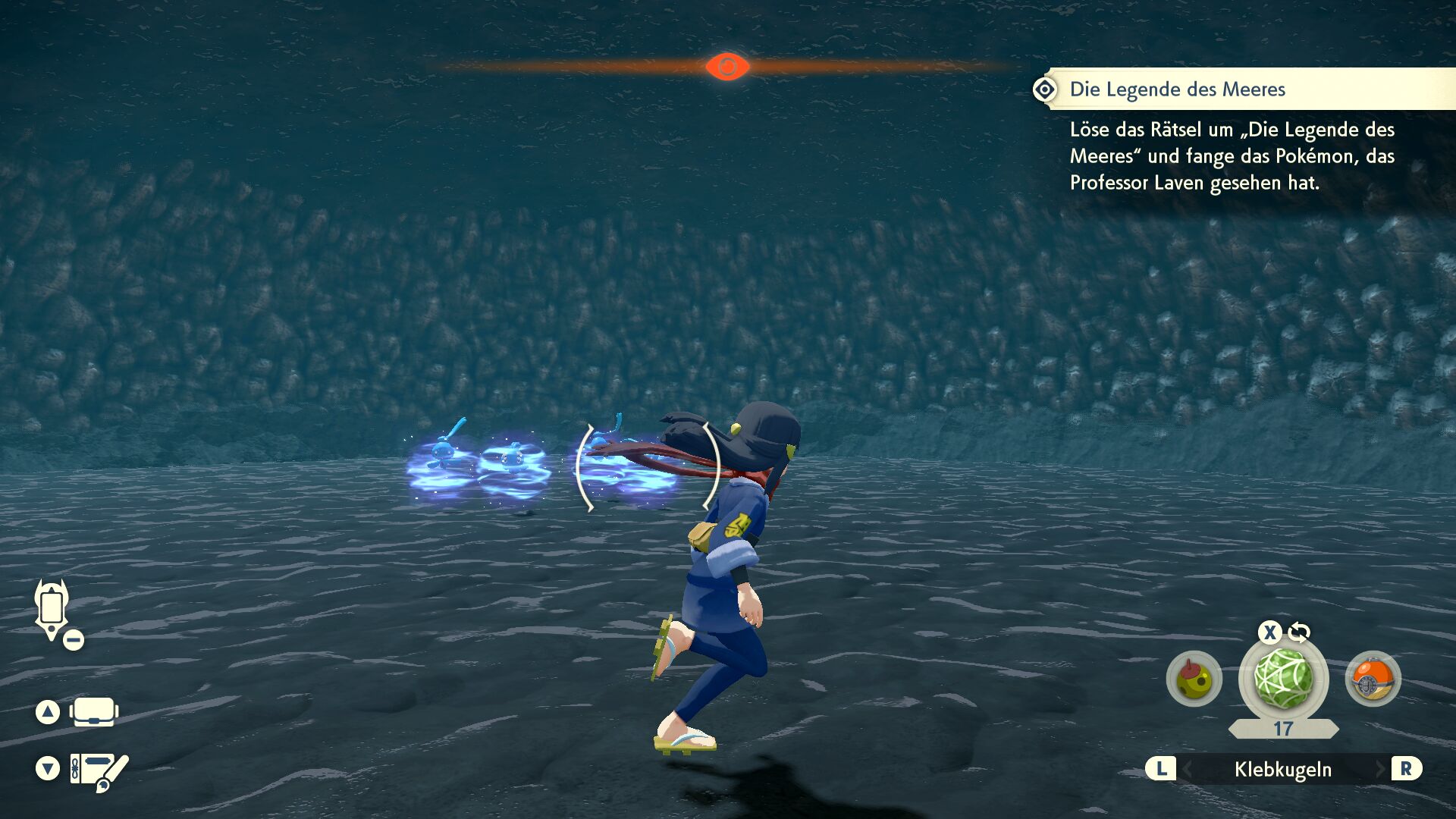1456x819 pixels.
Task: Open the crafting kit icon
Action: (x=99, y=770)
